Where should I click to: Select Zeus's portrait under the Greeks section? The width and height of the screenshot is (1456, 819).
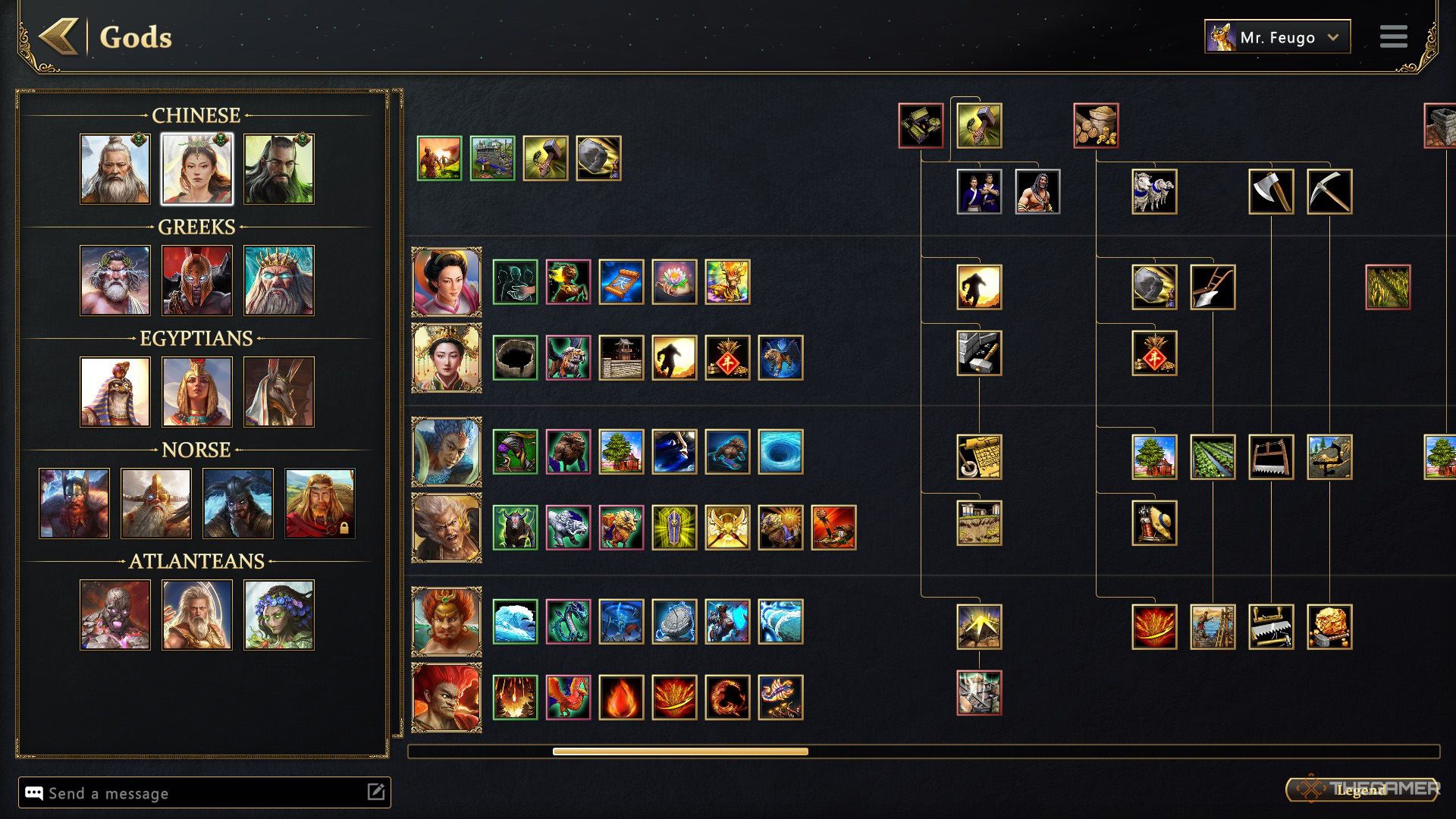point(115,281)
